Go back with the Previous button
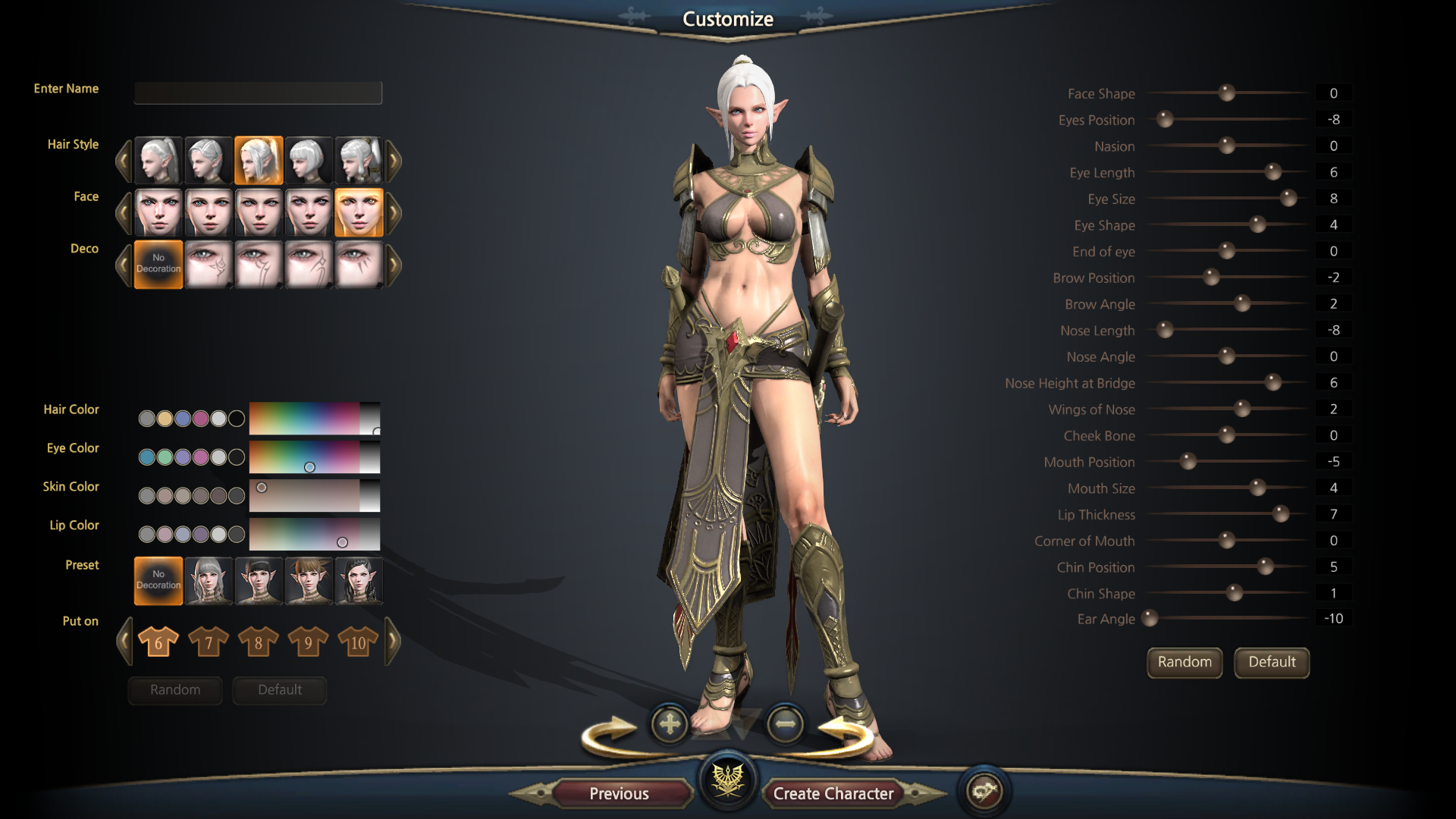This screenshot has height=819, width=1456. click(619, 793)
